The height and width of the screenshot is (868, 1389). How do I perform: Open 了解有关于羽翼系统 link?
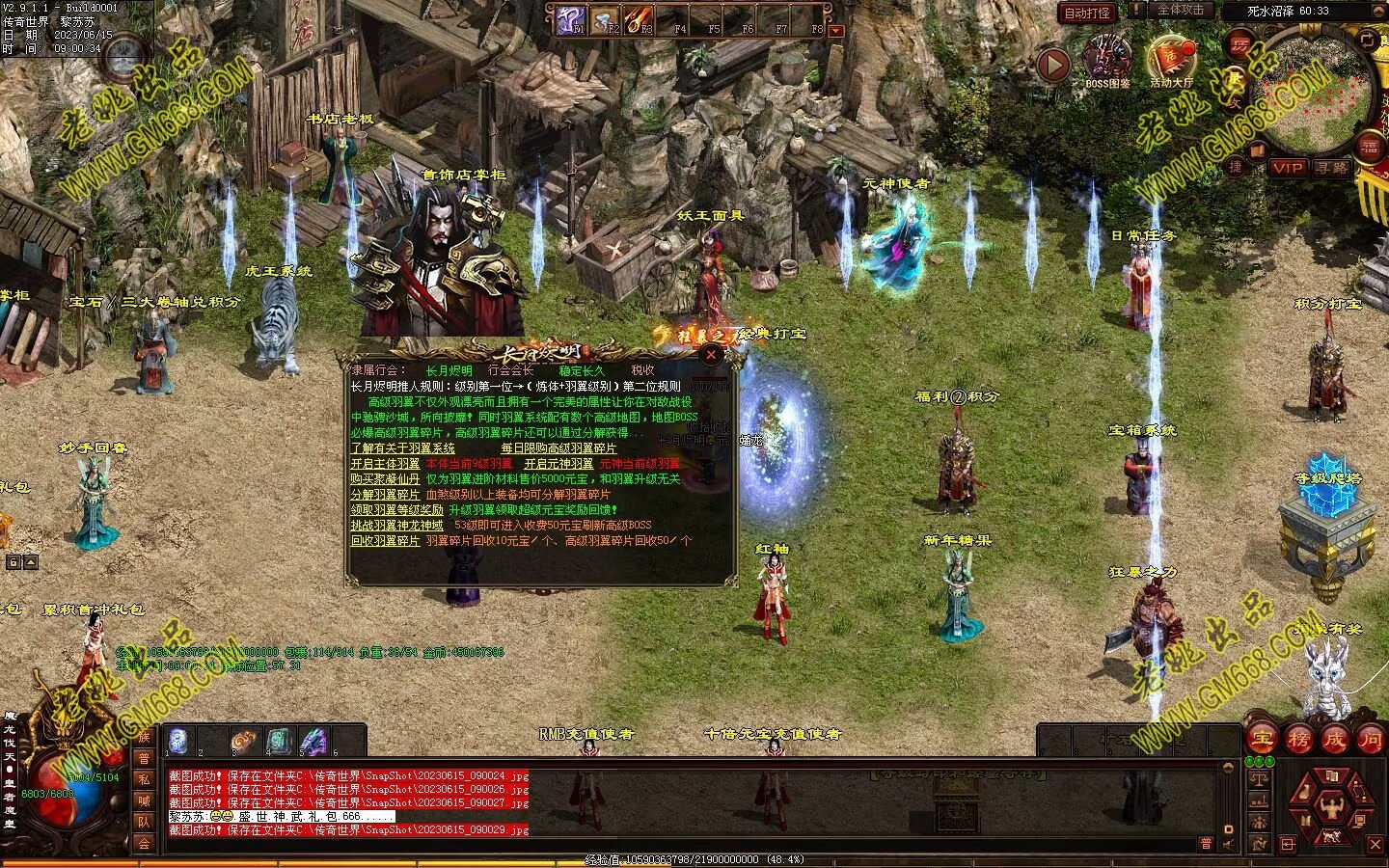tap(402, 448)
